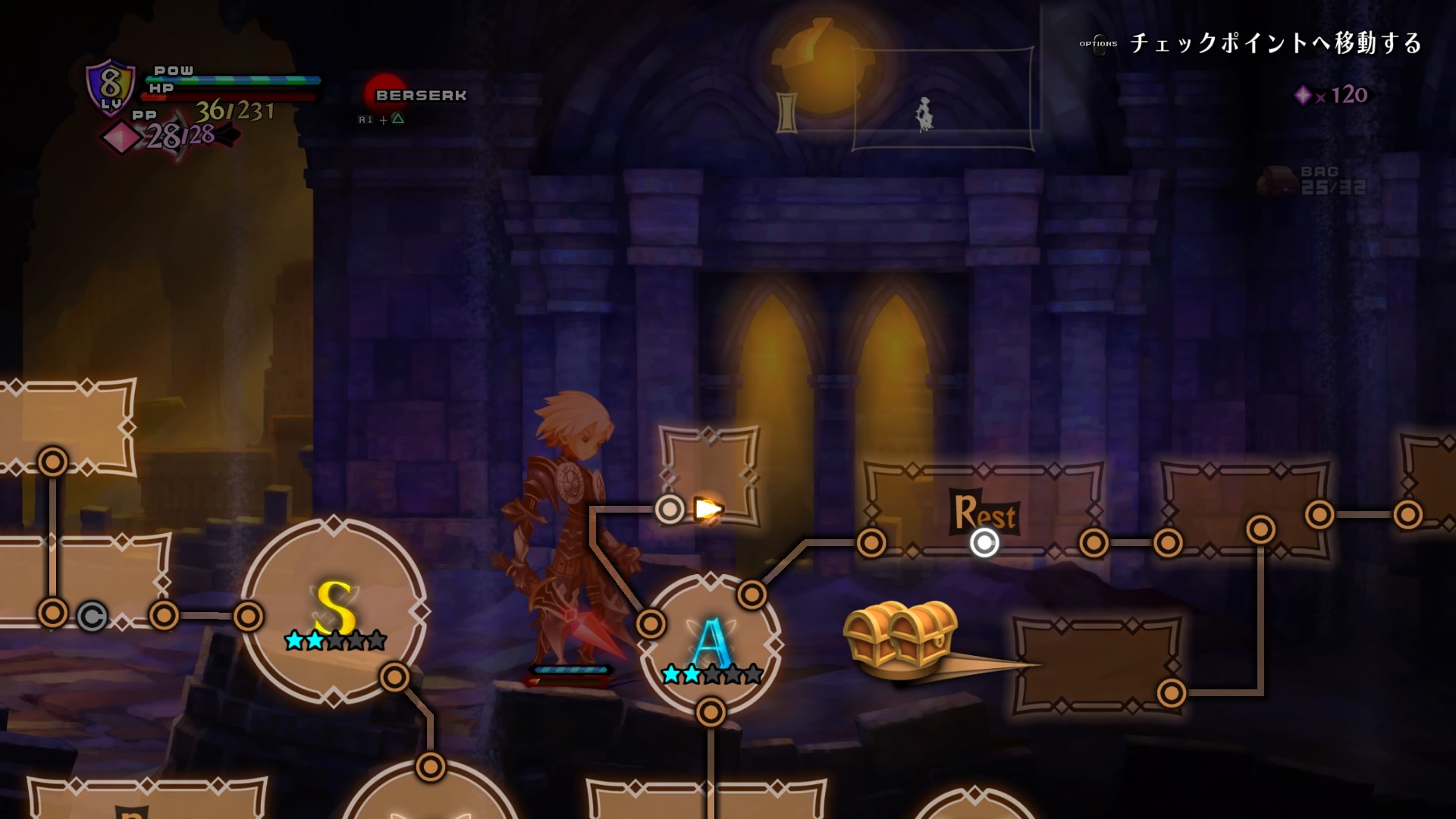Screen dimensions: 1456x819
Task: Select the S-rank battle stage node
Action: point(334,611)
